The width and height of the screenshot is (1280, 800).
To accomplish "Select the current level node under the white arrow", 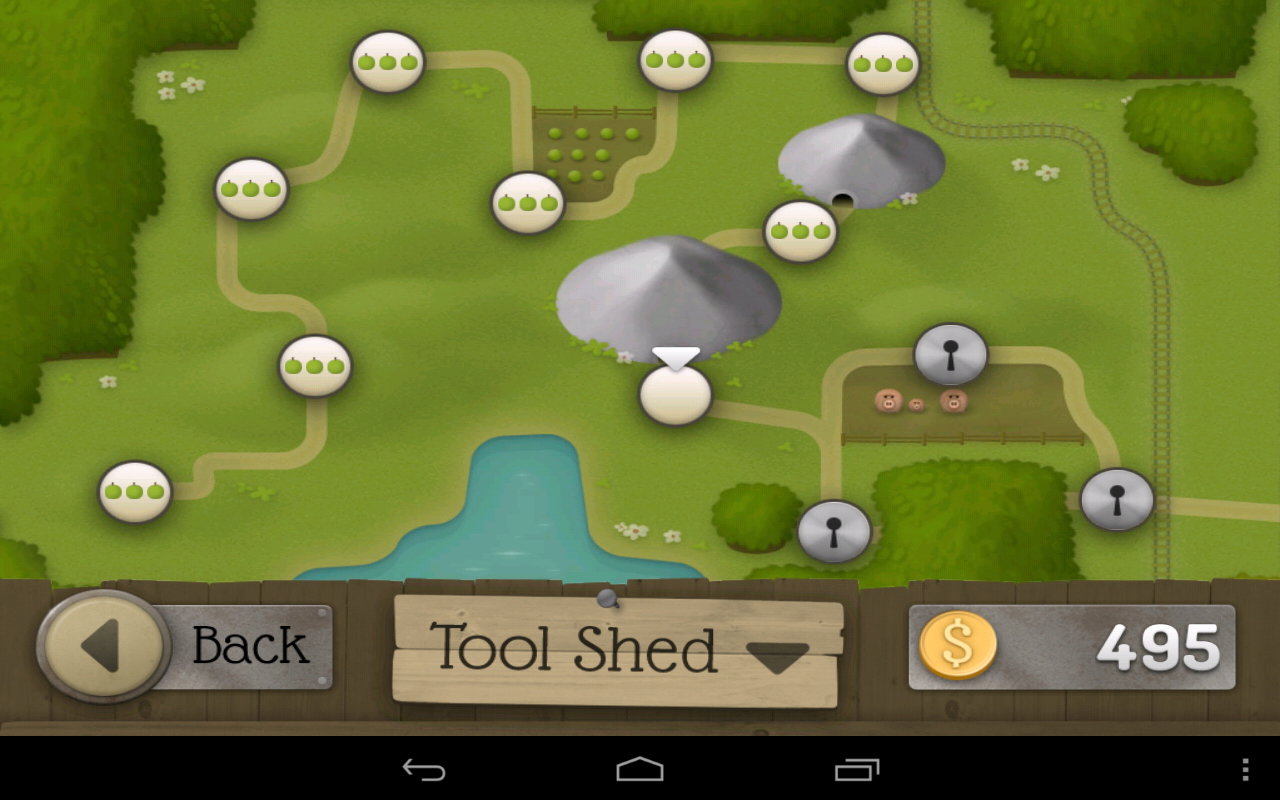I will tap(675, 395).
